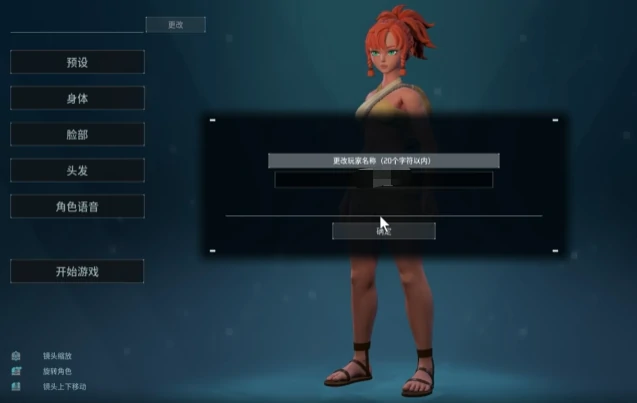This screenshot has height=403, width=637.
Task: Confirm the name with 确定 button
Action: [383, 231]
